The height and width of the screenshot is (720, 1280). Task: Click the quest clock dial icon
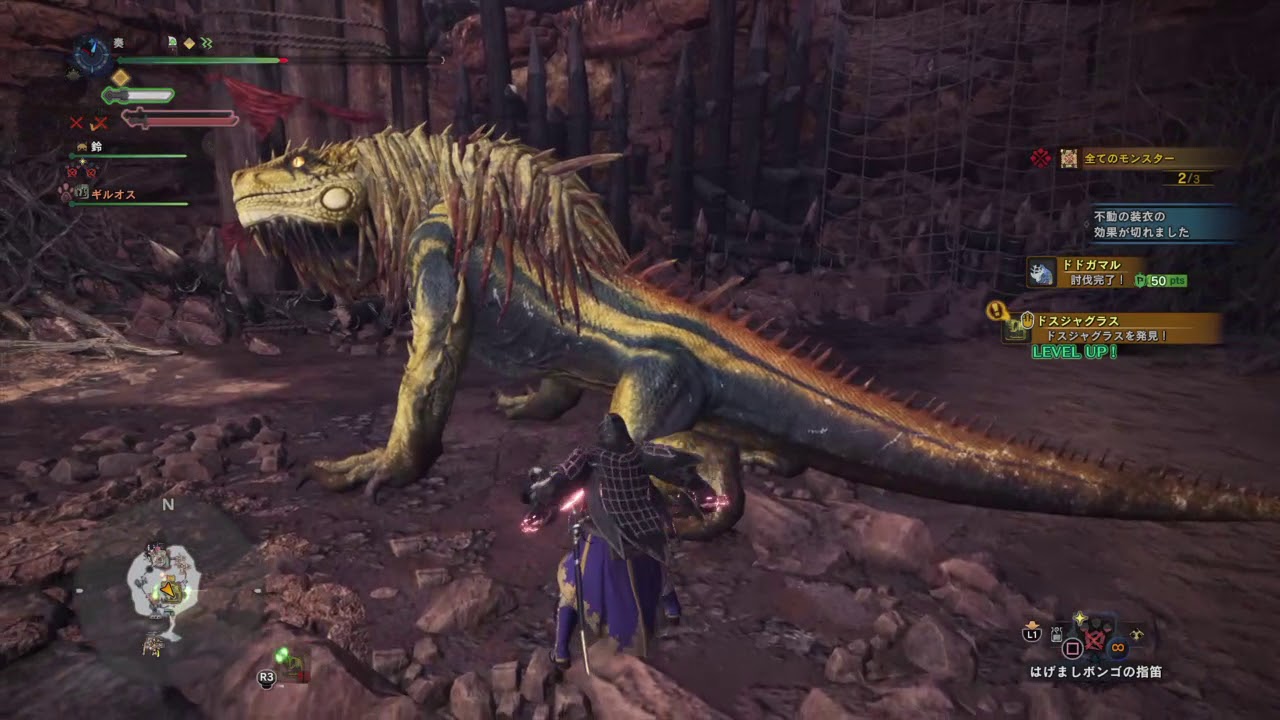click(x=92, y=55)
